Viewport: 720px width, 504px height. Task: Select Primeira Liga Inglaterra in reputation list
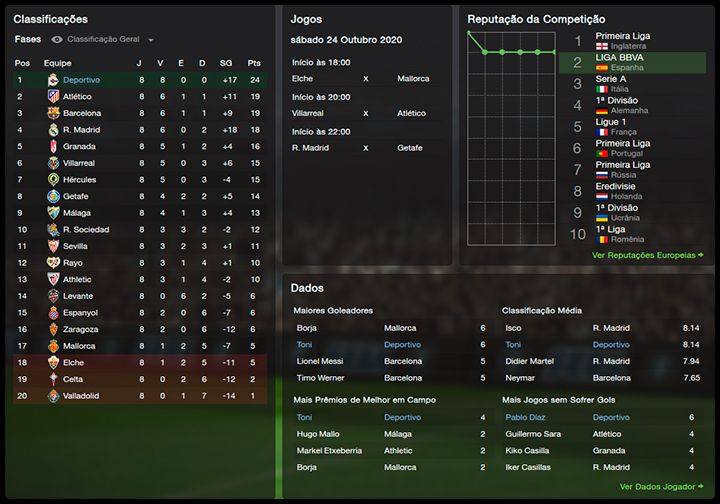622,41
